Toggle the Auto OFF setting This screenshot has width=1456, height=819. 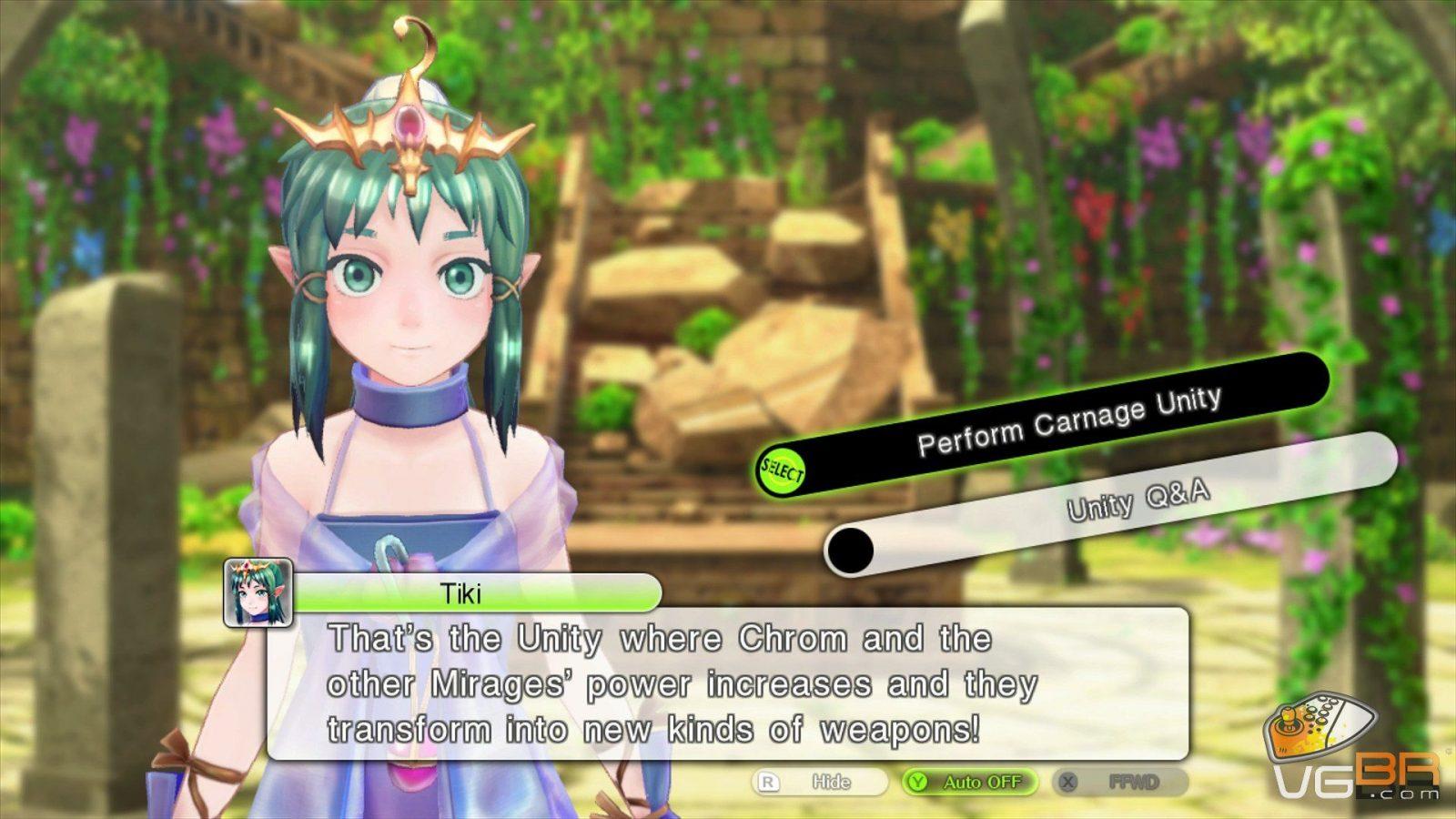point(970,782)
